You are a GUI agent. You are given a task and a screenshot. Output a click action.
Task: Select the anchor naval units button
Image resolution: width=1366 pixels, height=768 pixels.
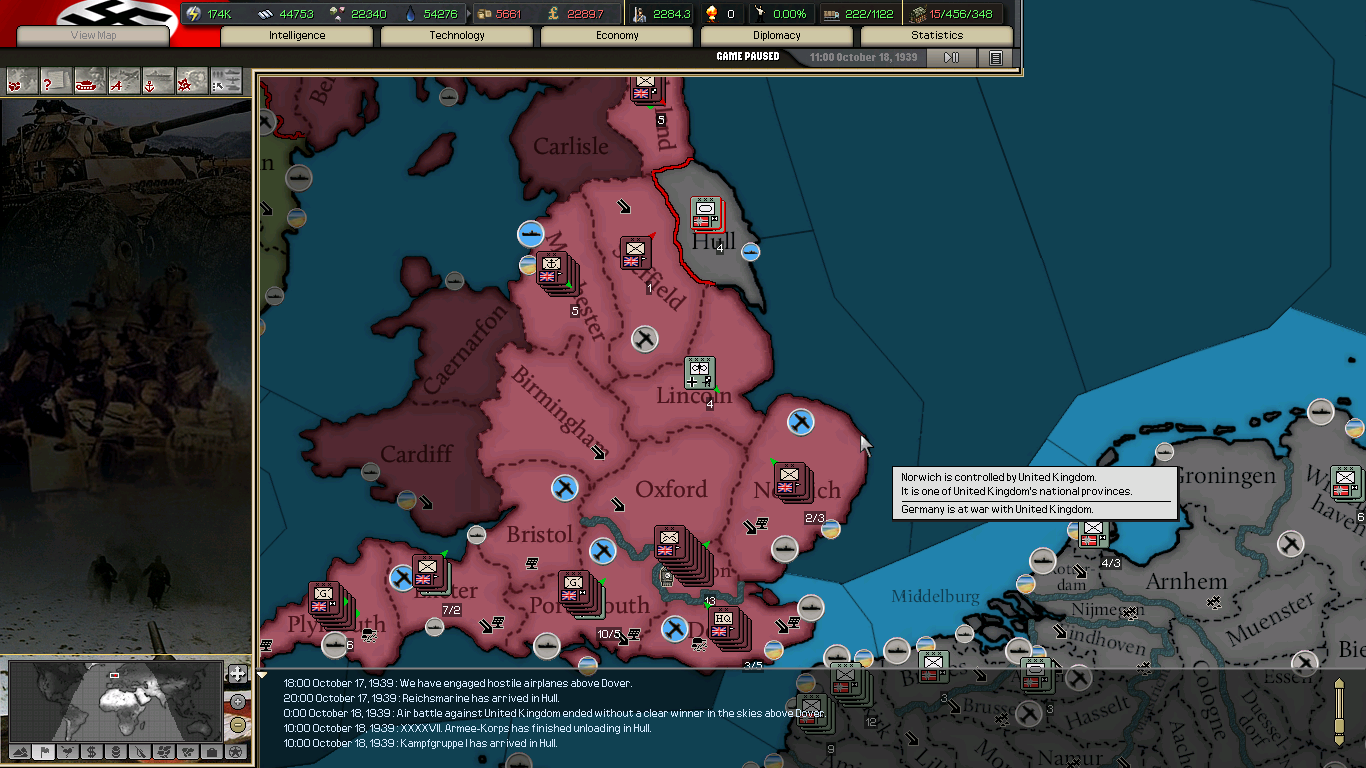(x=158, y=81)
